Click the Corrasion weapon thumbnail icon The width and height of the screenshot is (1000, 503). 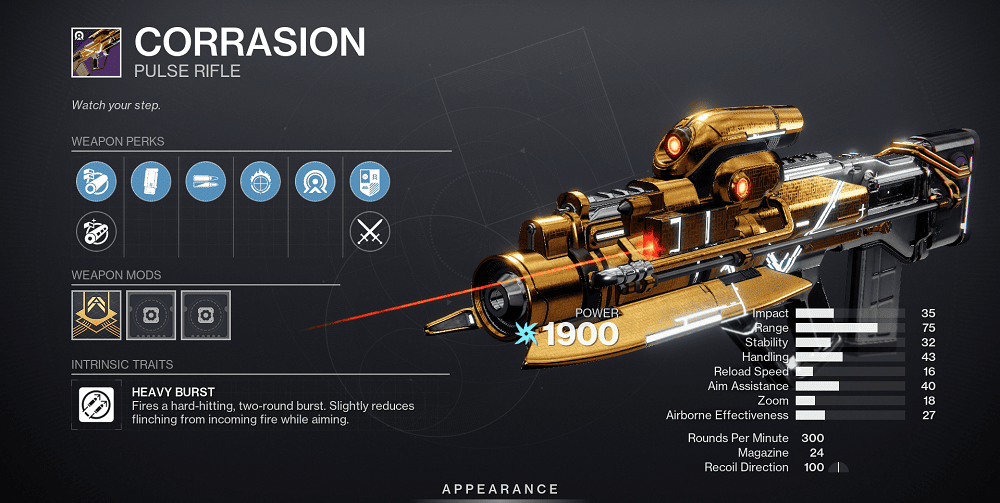coord(96,51)
